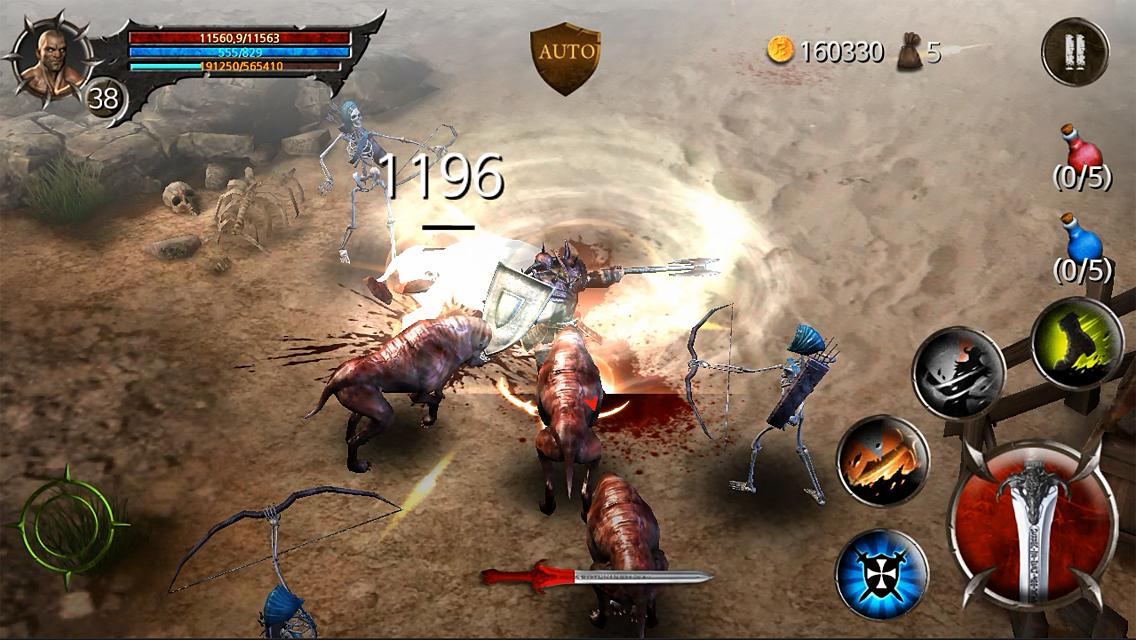Screen dimensions: 1136x640
Task: Activate the blue crossed-swords shield skill
Action: coord(882,574)
